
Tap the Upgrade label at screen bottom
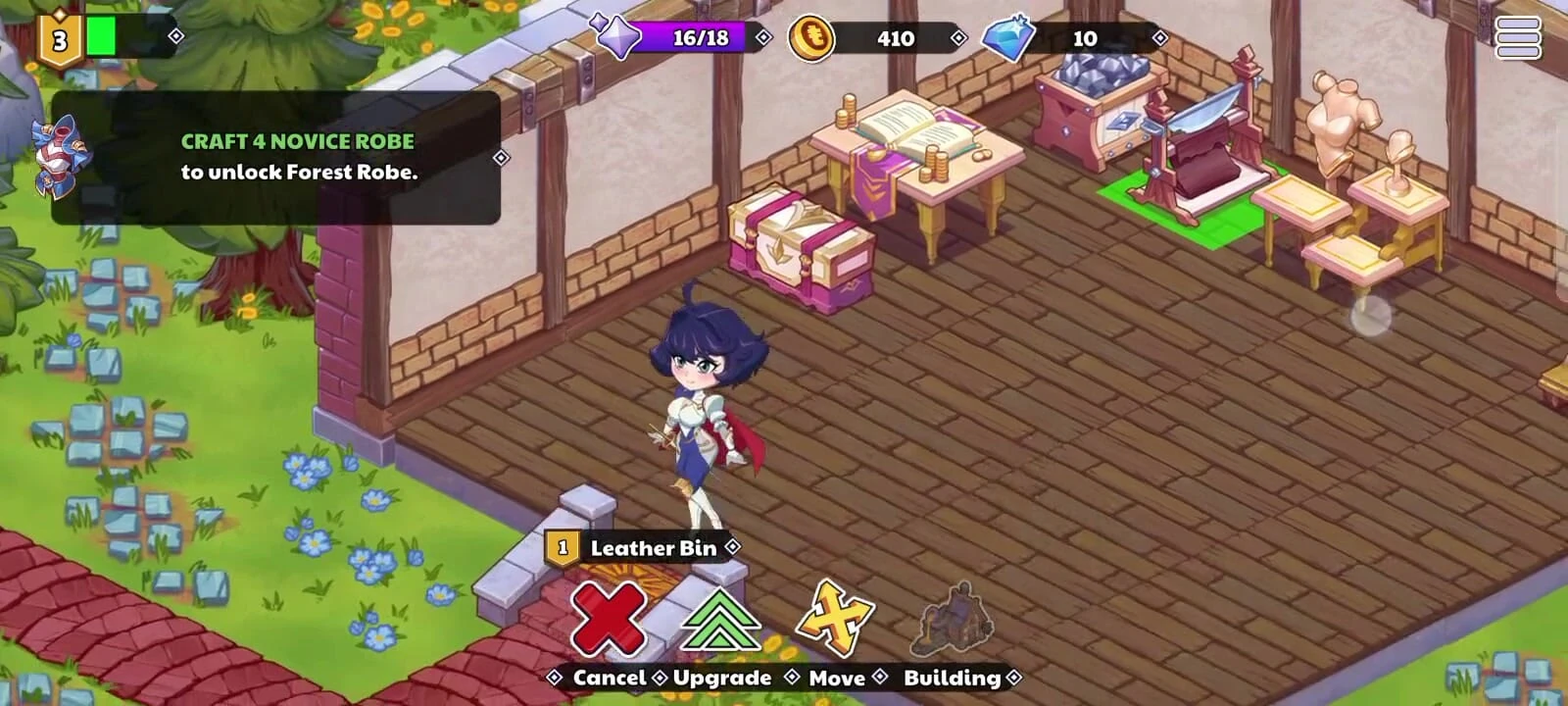pos(722,678)
